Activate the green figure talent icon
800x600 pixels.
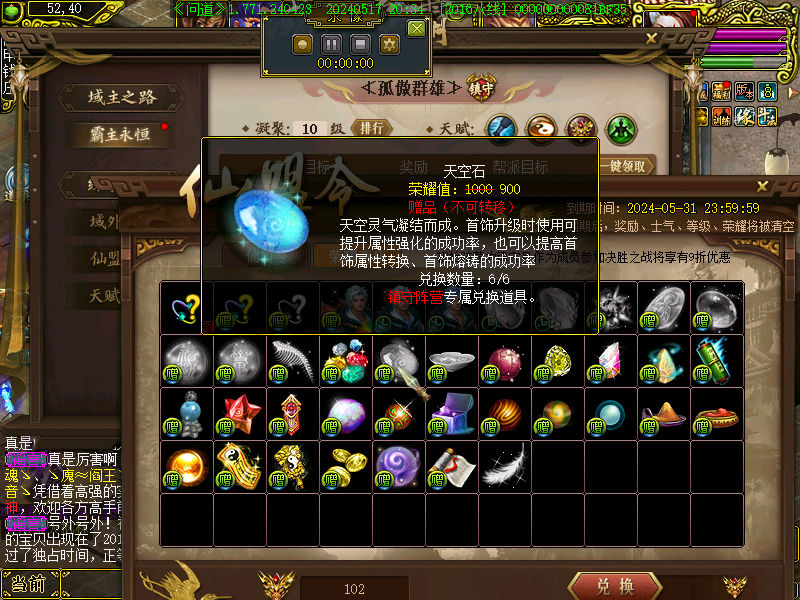[621, 128]
